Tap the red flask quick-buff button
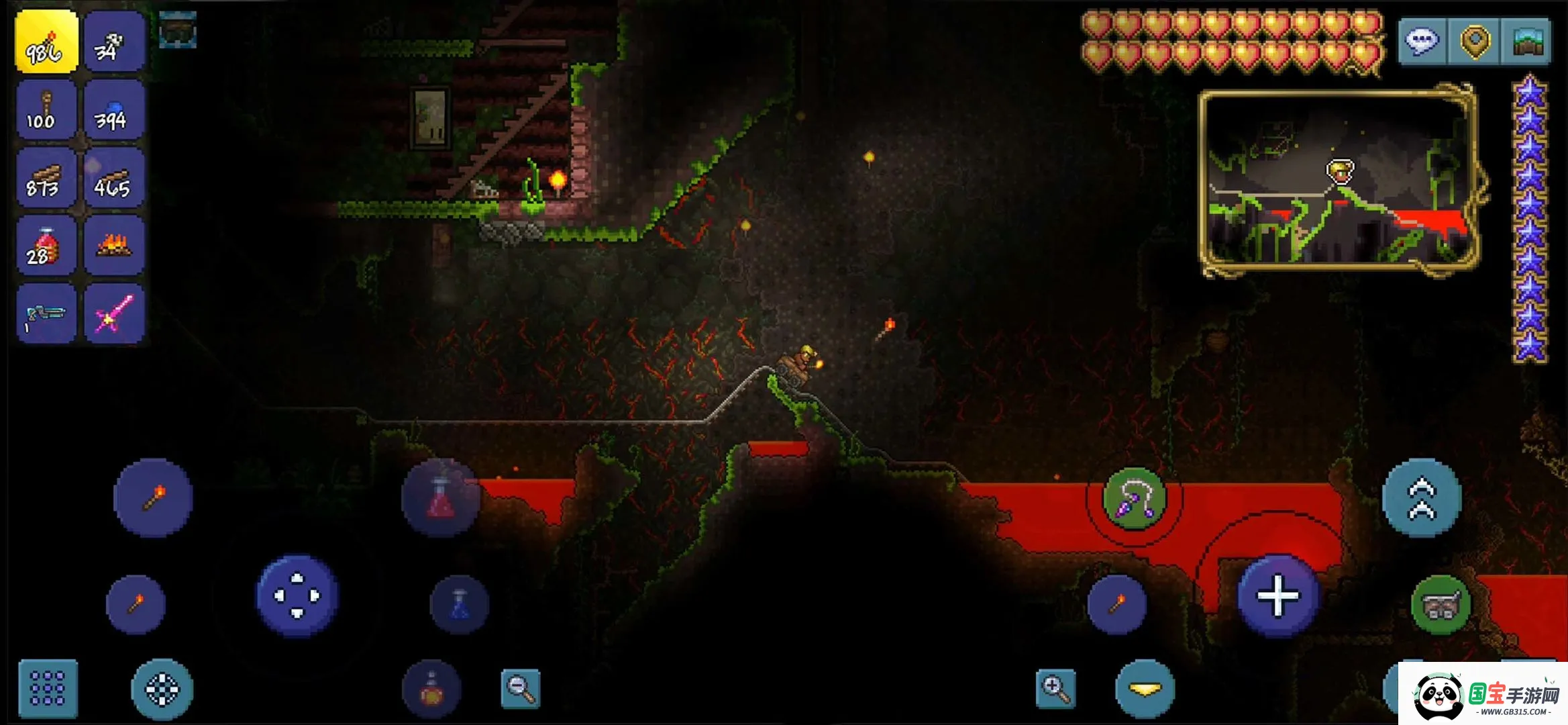This screenshot has width=1568, height=725. pyautogui.click(x=440, y=497)
